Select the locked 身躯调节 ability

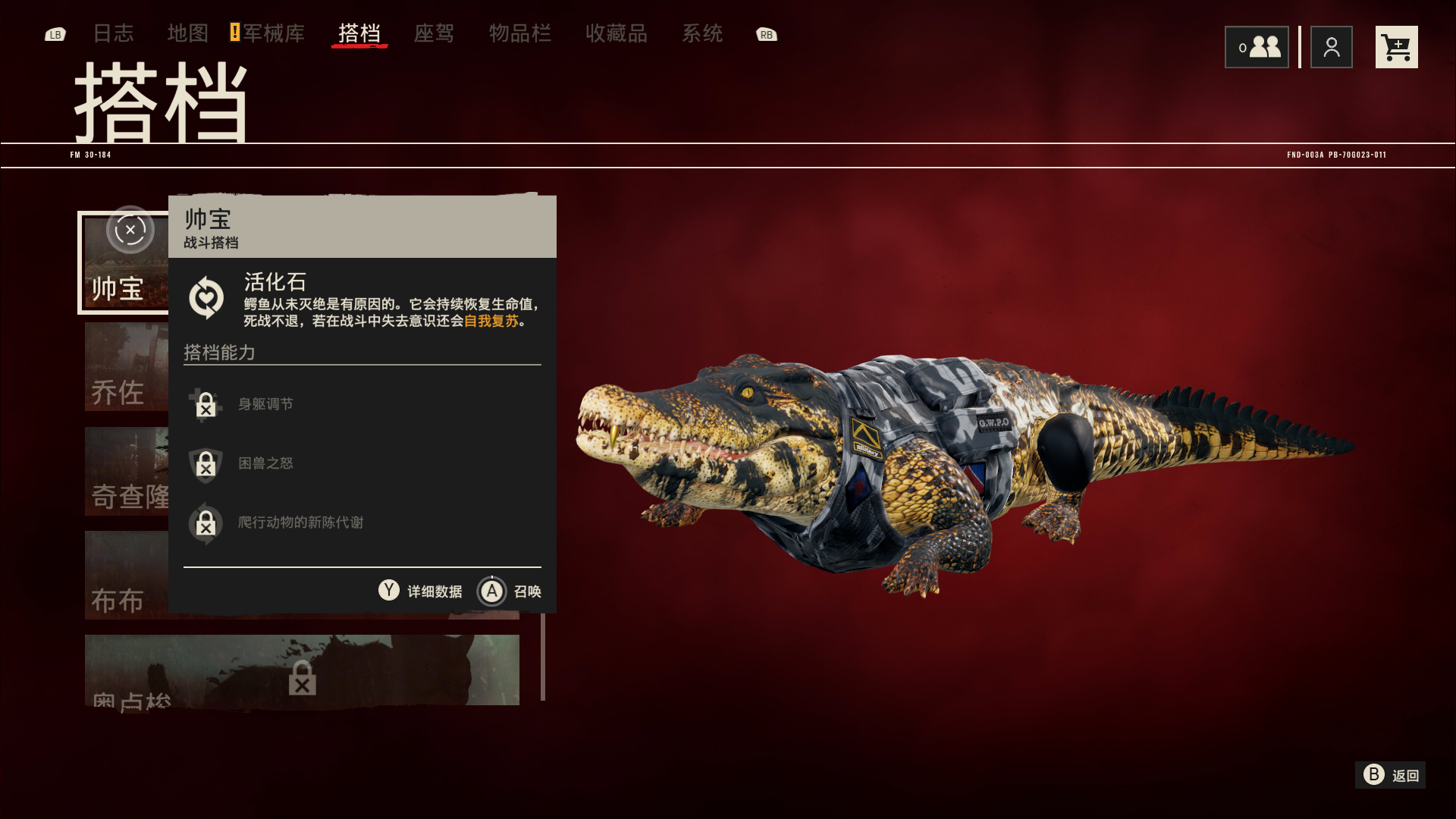click(x=265, y=404)
